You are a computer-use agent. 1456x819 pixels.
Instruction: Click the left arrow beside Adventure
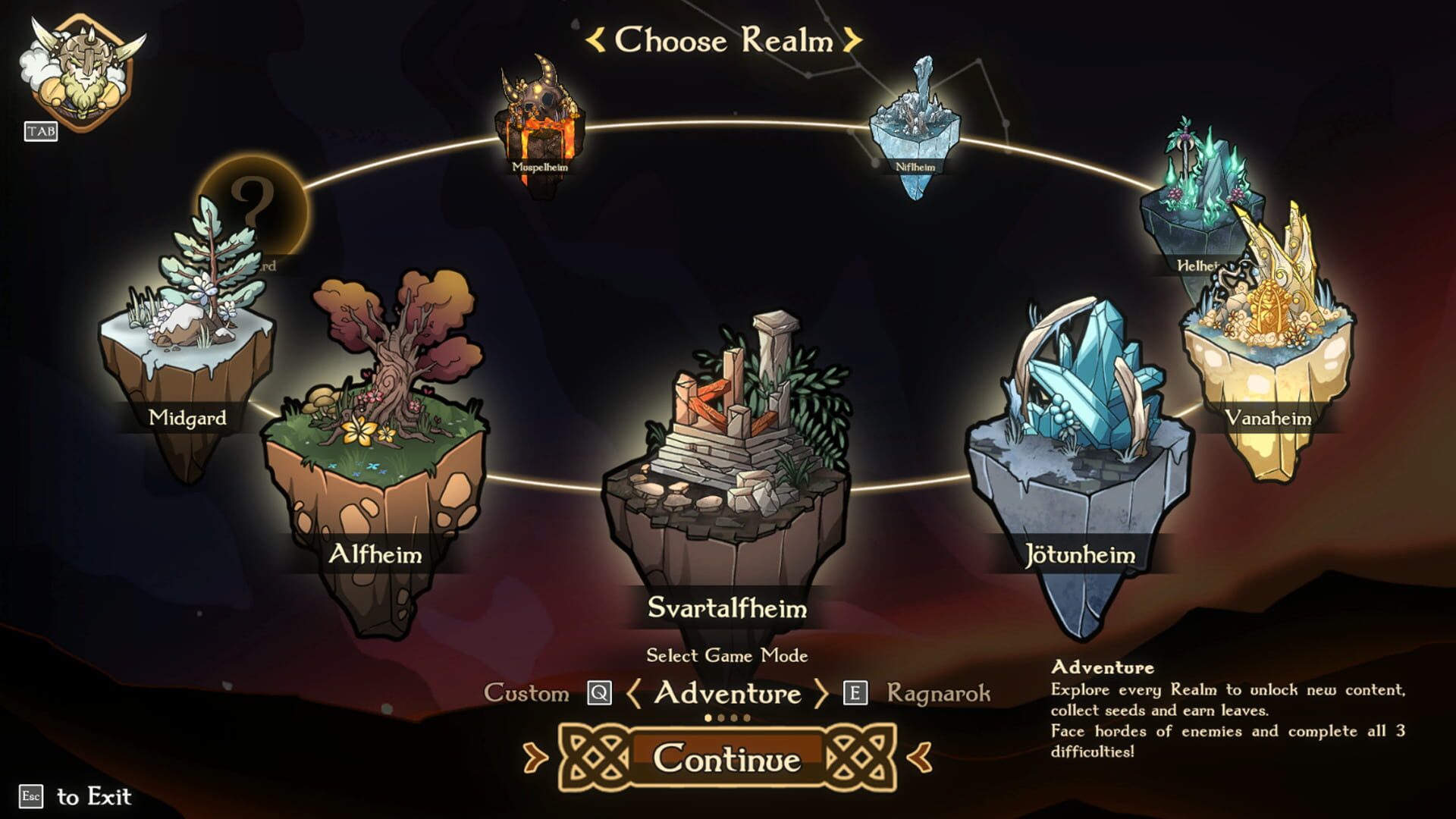(x=634, y=693)
